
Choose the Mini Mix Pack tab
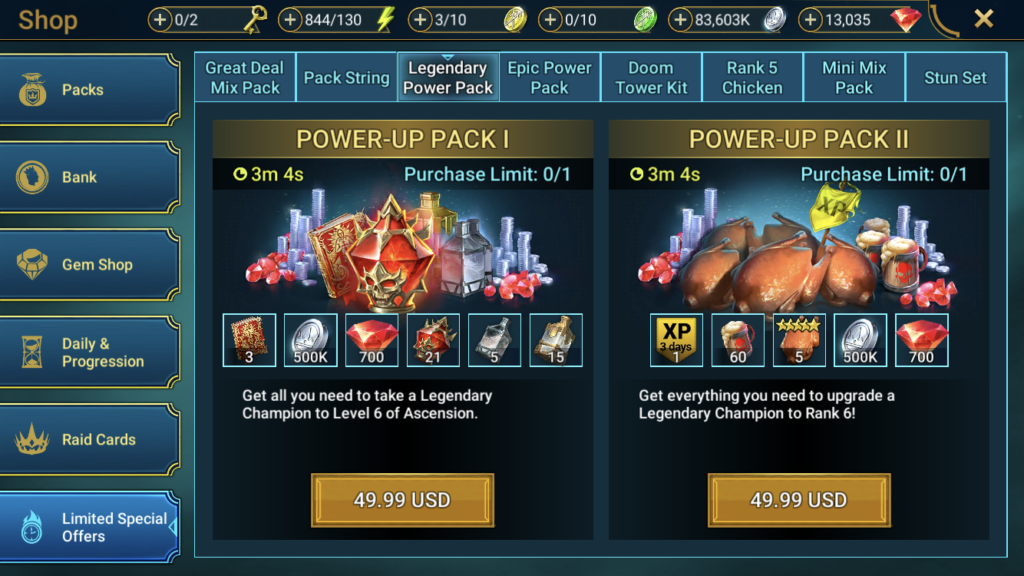point(854,78)
